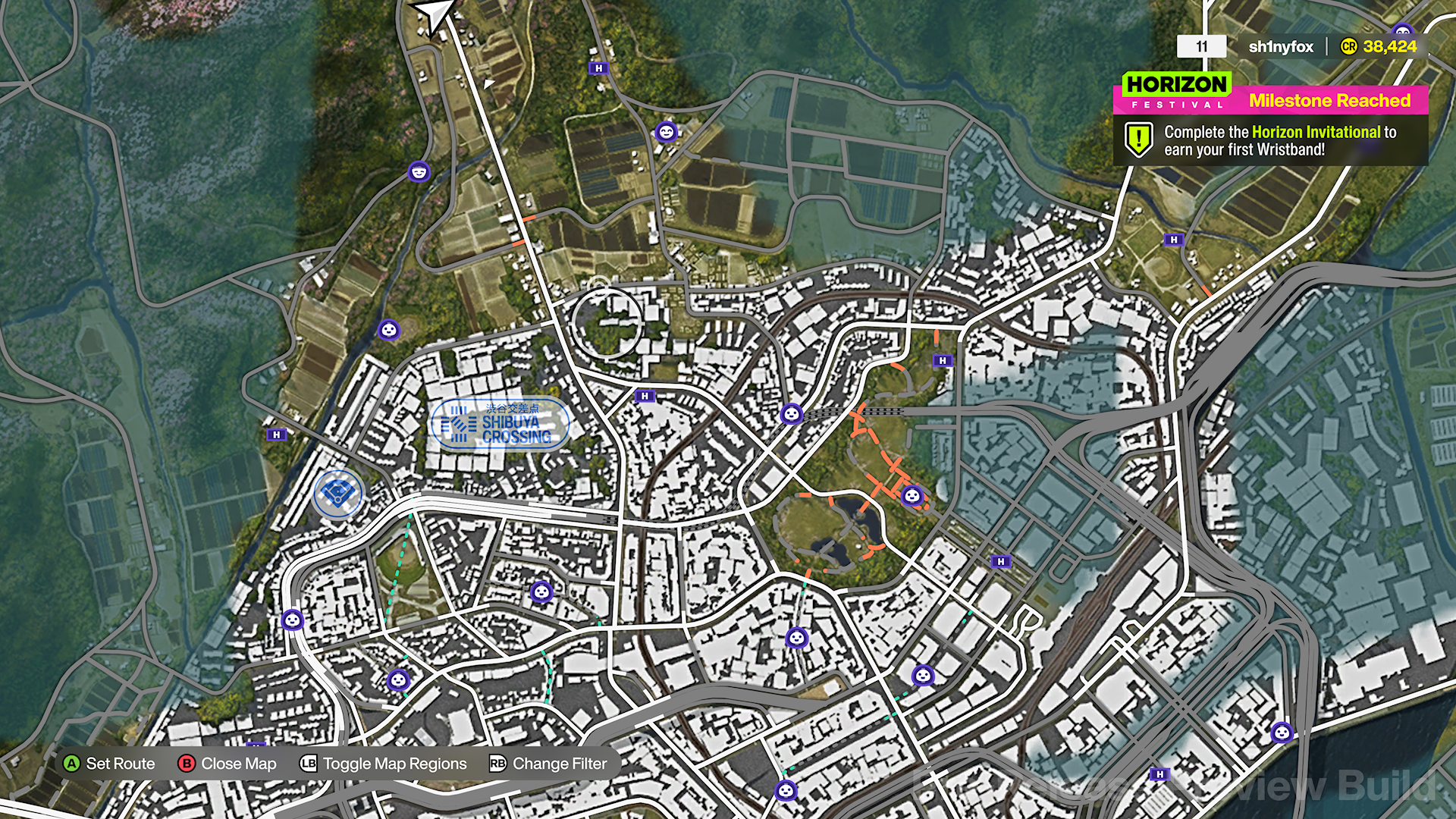Click the CR coin icon next to the credits
Image resolution: width=1456 pixels, height=819 pixels.
tap(1348, 46)
